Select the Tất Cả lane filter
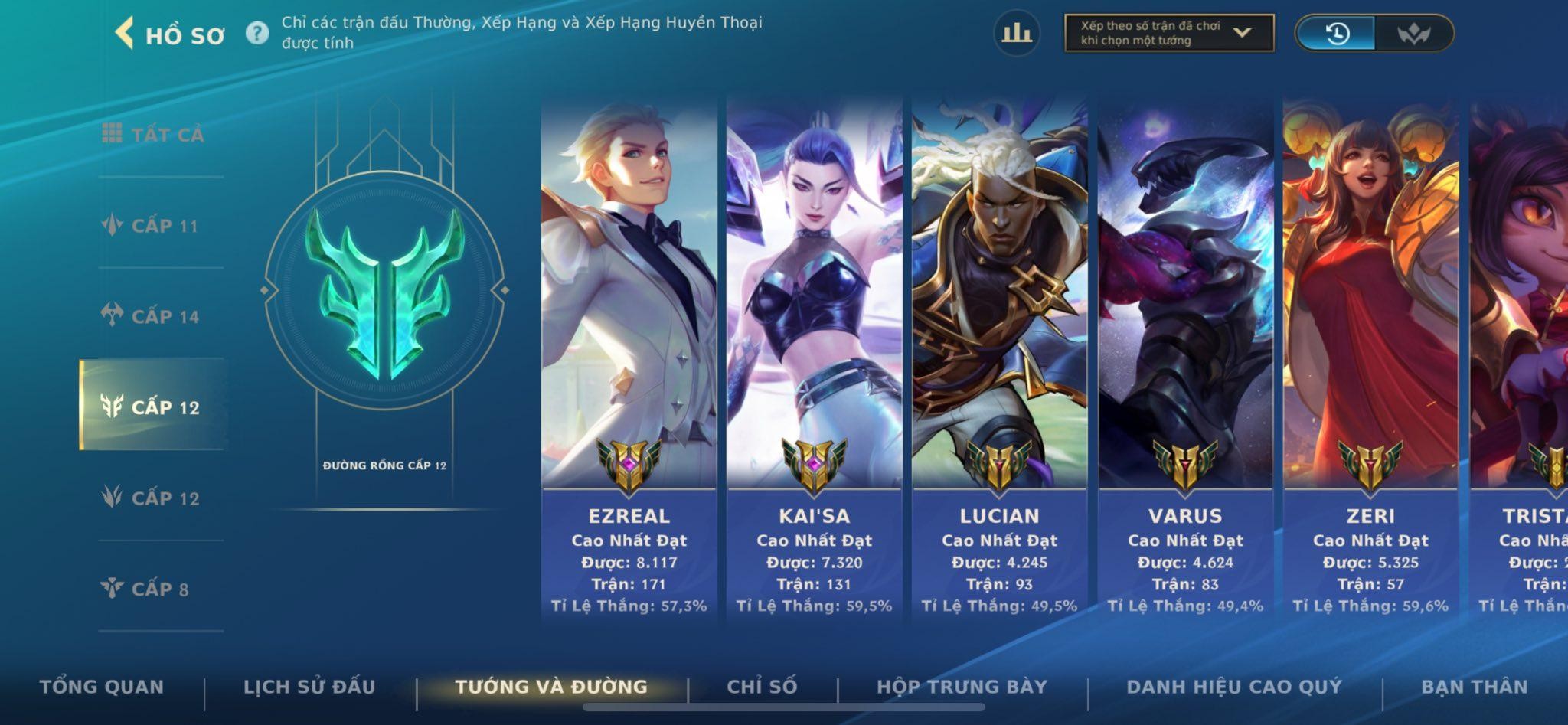Screen dimensions: 1568x725 coord(153,135)
